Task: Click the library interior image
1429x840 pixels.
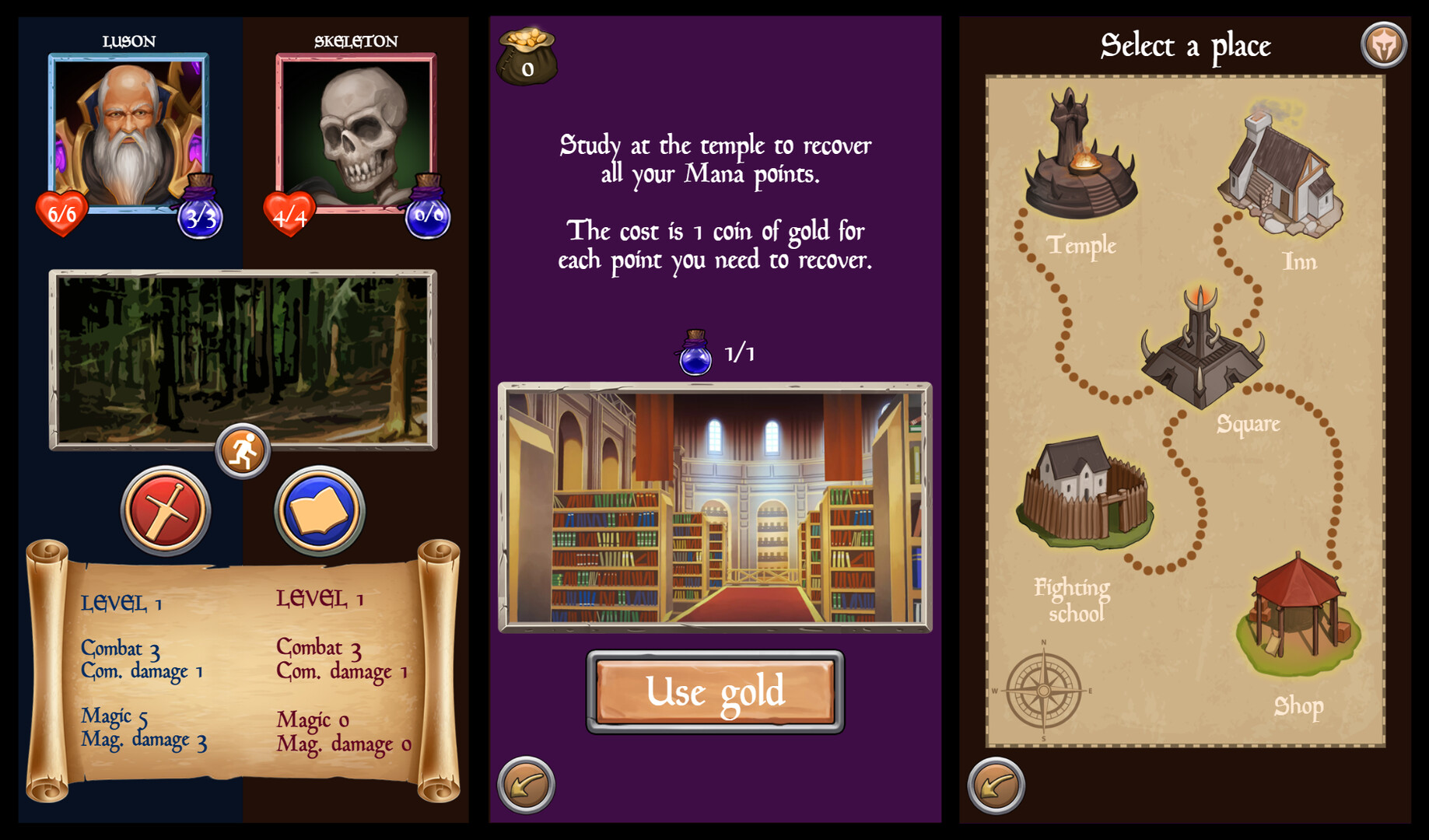Action: tap(714, 506)
